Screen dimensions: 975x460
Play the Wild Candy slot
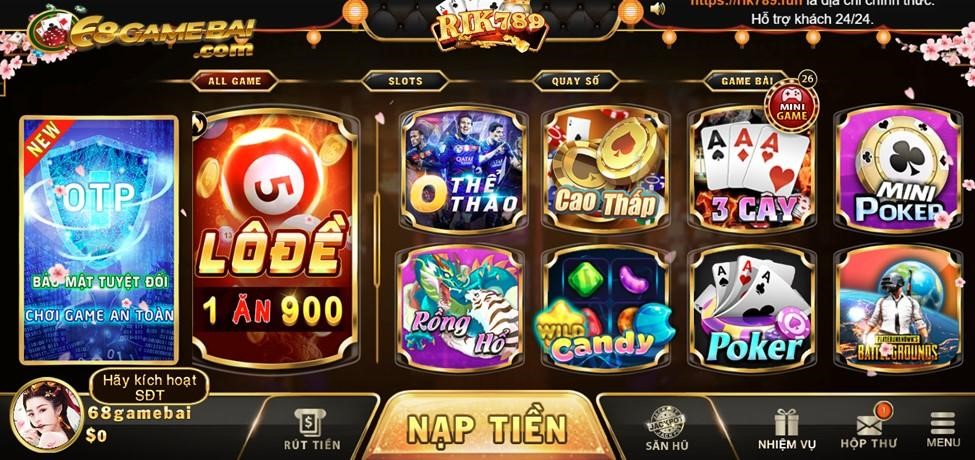click(x=606, y=306)
